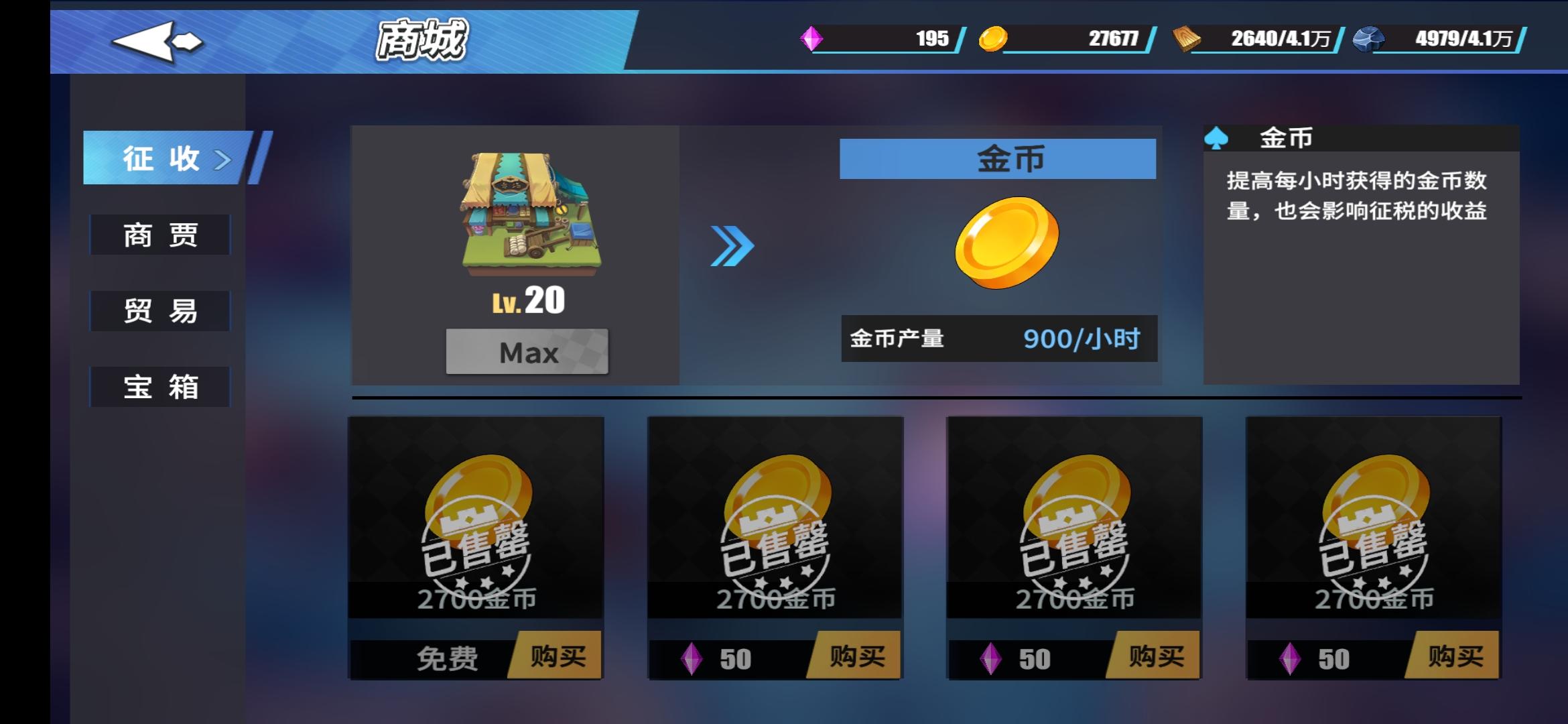The width and height of the screenshot is (1568, 724).
Task: Click the Max upgrade button
Action: coord(526,352)
